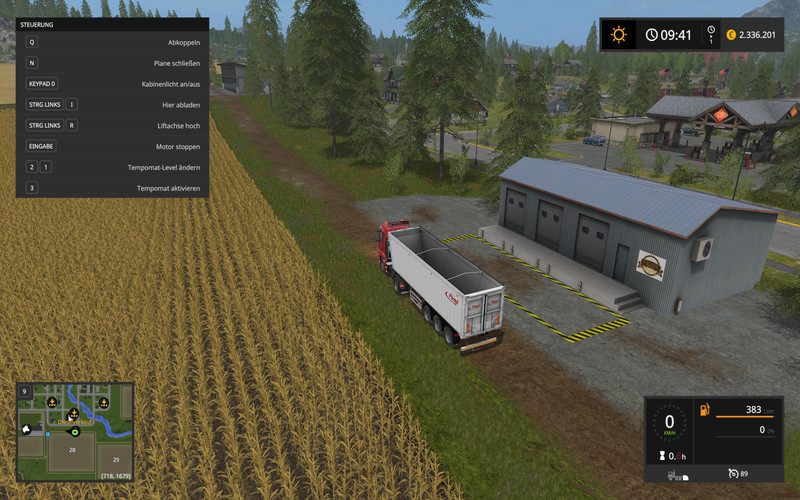Click the cruise control speed icon

[734, 473]
